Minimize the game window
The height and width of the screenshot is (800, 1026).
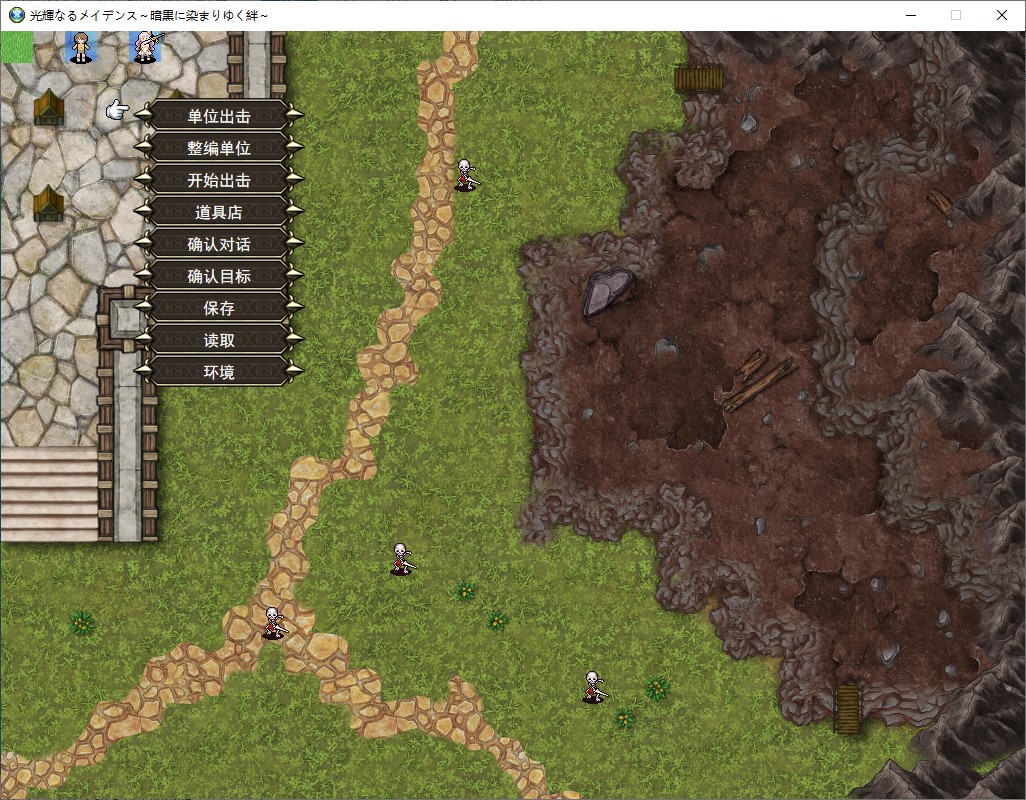click(x=909, y=15)
